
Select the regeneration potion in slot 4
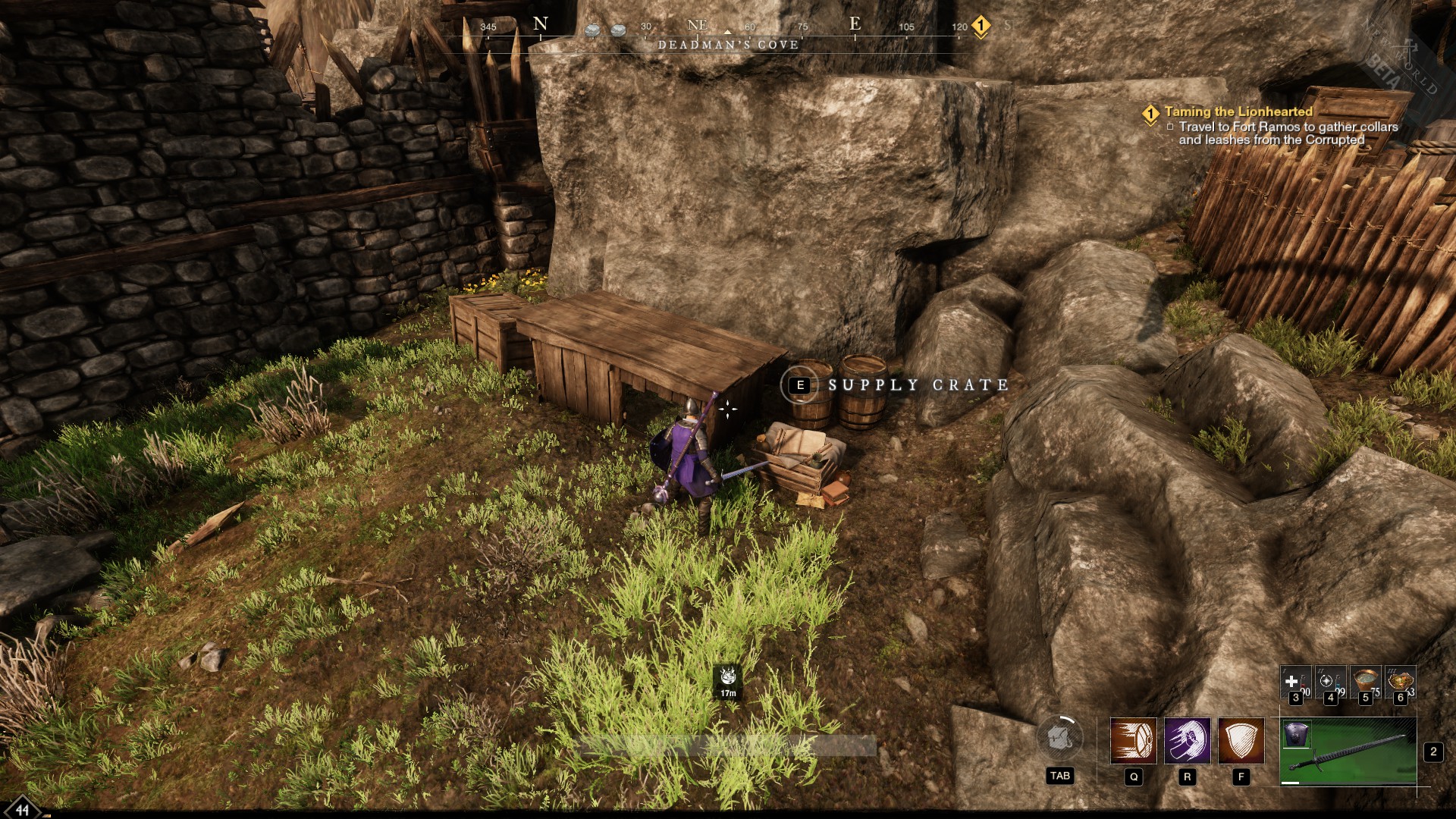pos(1331,681)
